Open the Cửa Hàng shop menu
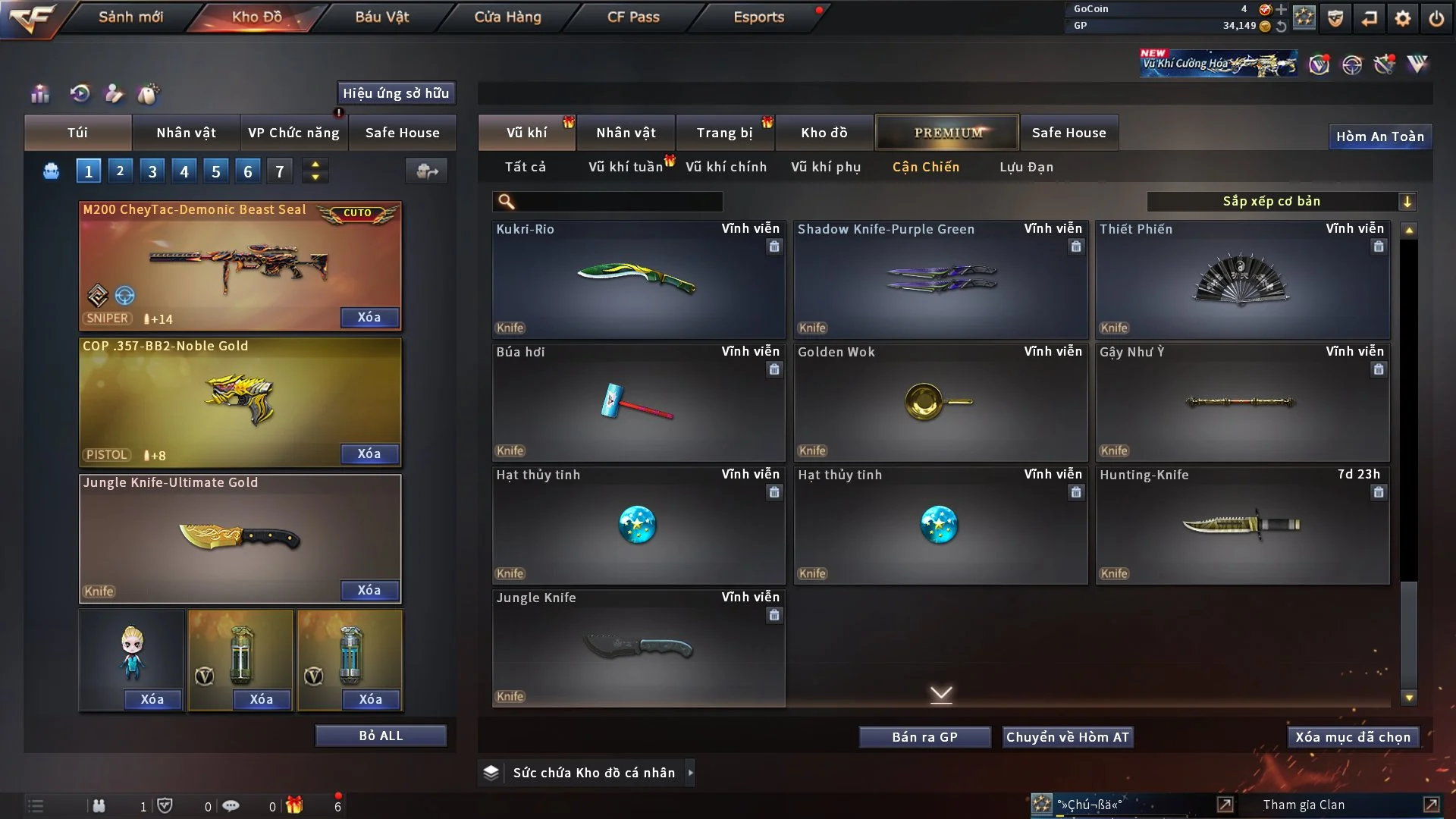Screen dimensions: 1456x819 pos(507,17)
